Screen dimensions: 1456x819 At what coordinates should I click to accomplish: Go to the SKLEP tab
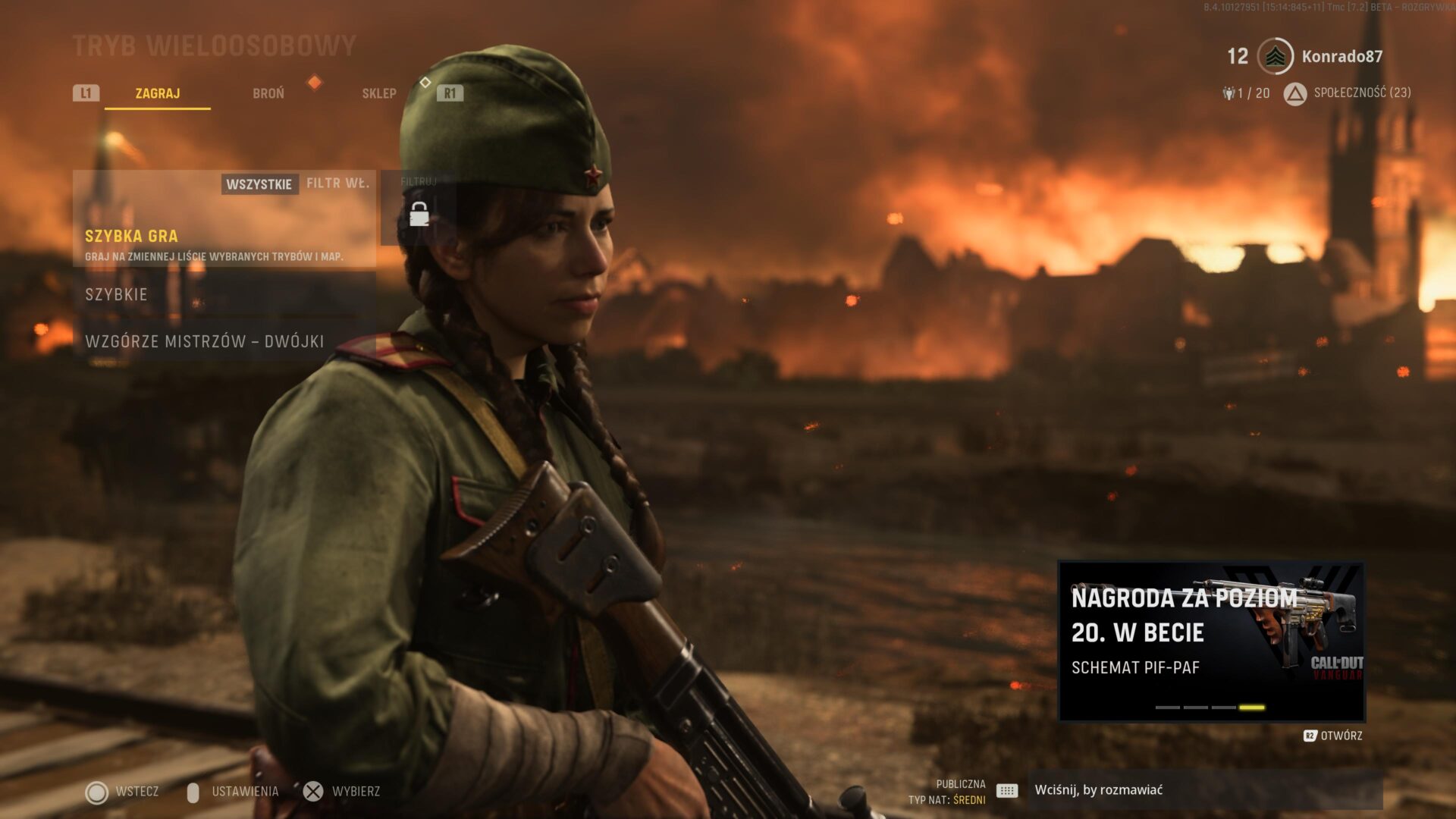tap(379, 93)
